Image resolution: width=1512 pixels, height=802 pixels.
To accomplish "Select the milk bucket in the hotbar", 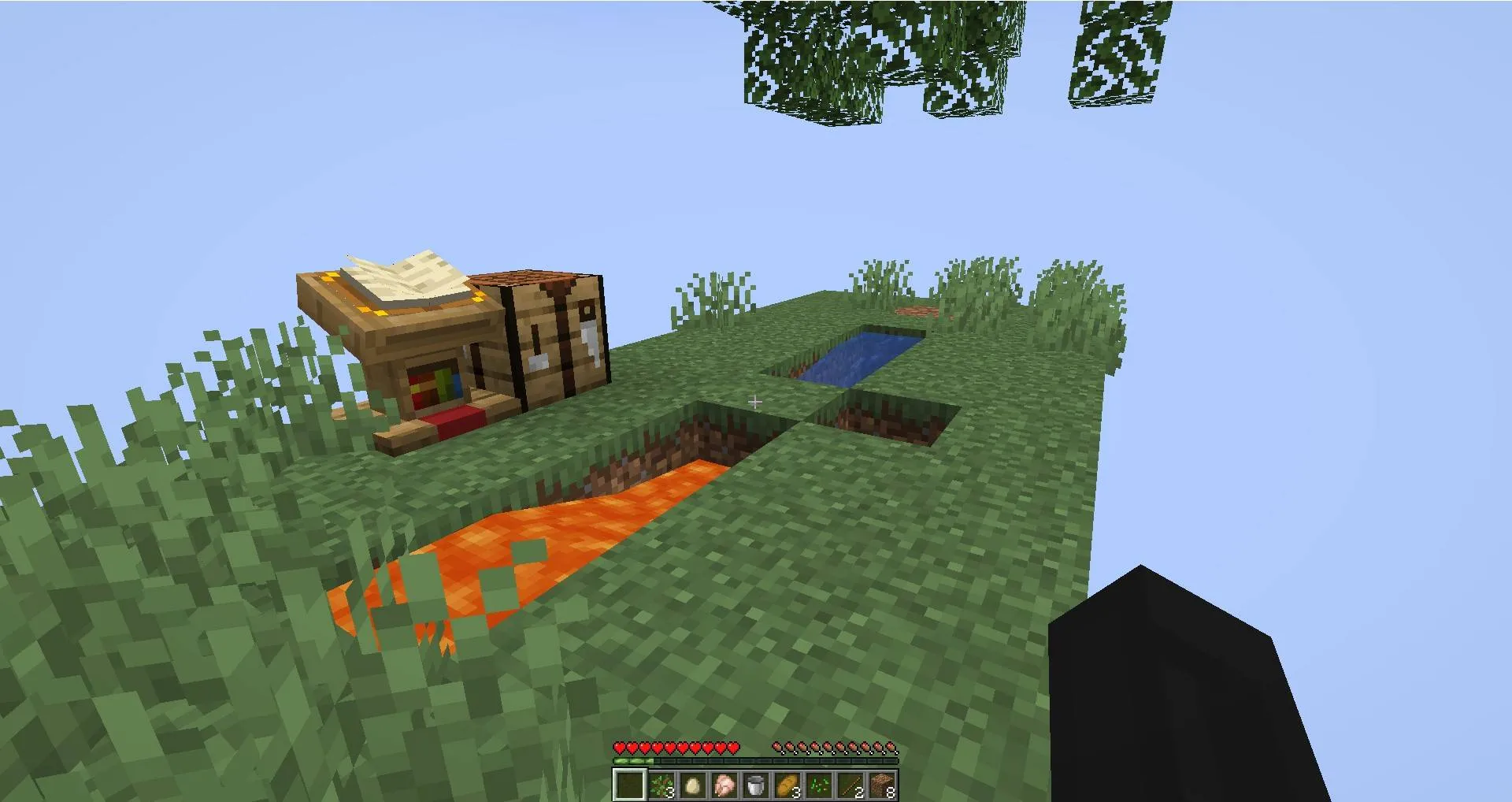I will click(755, 785).
